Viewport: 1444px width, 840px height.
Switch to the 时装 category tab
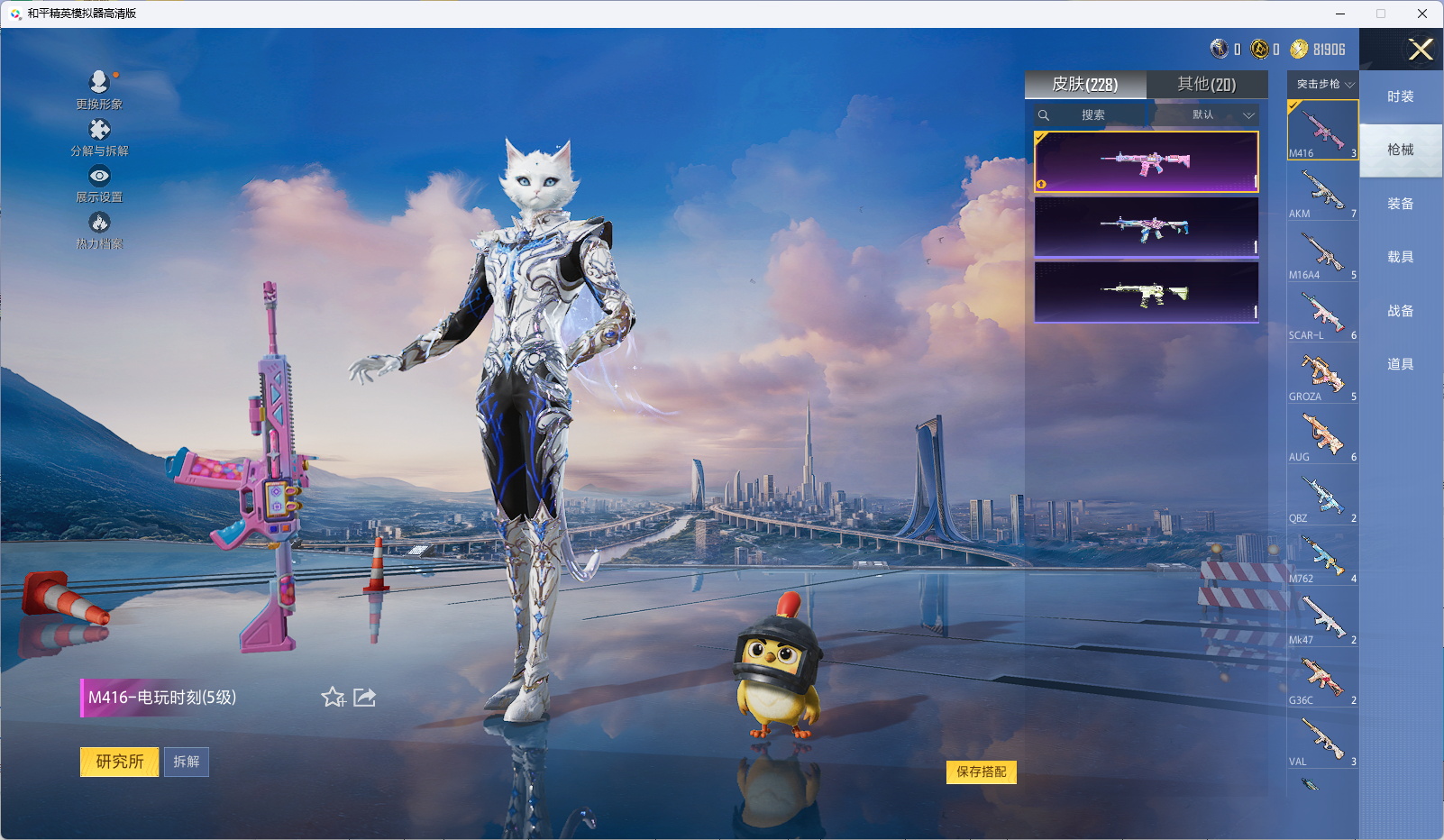click(1400, 96)
